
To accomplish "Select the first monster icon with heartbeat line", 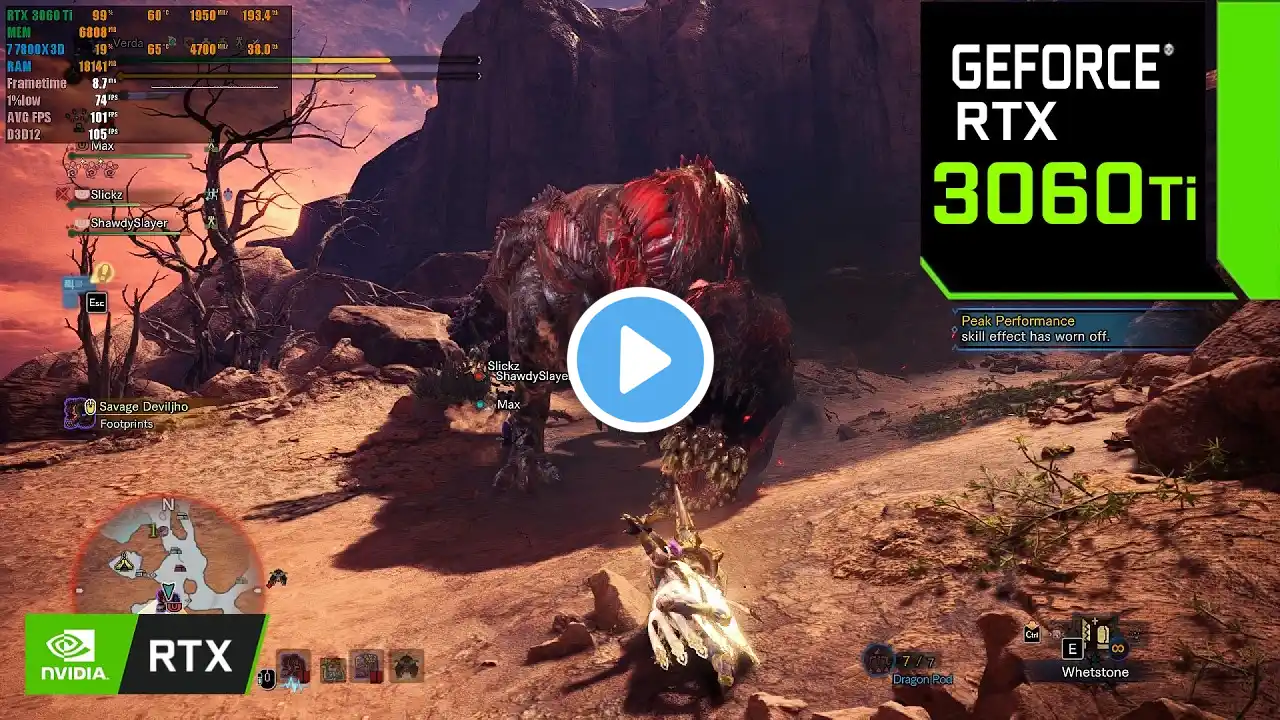I will 294,667.
